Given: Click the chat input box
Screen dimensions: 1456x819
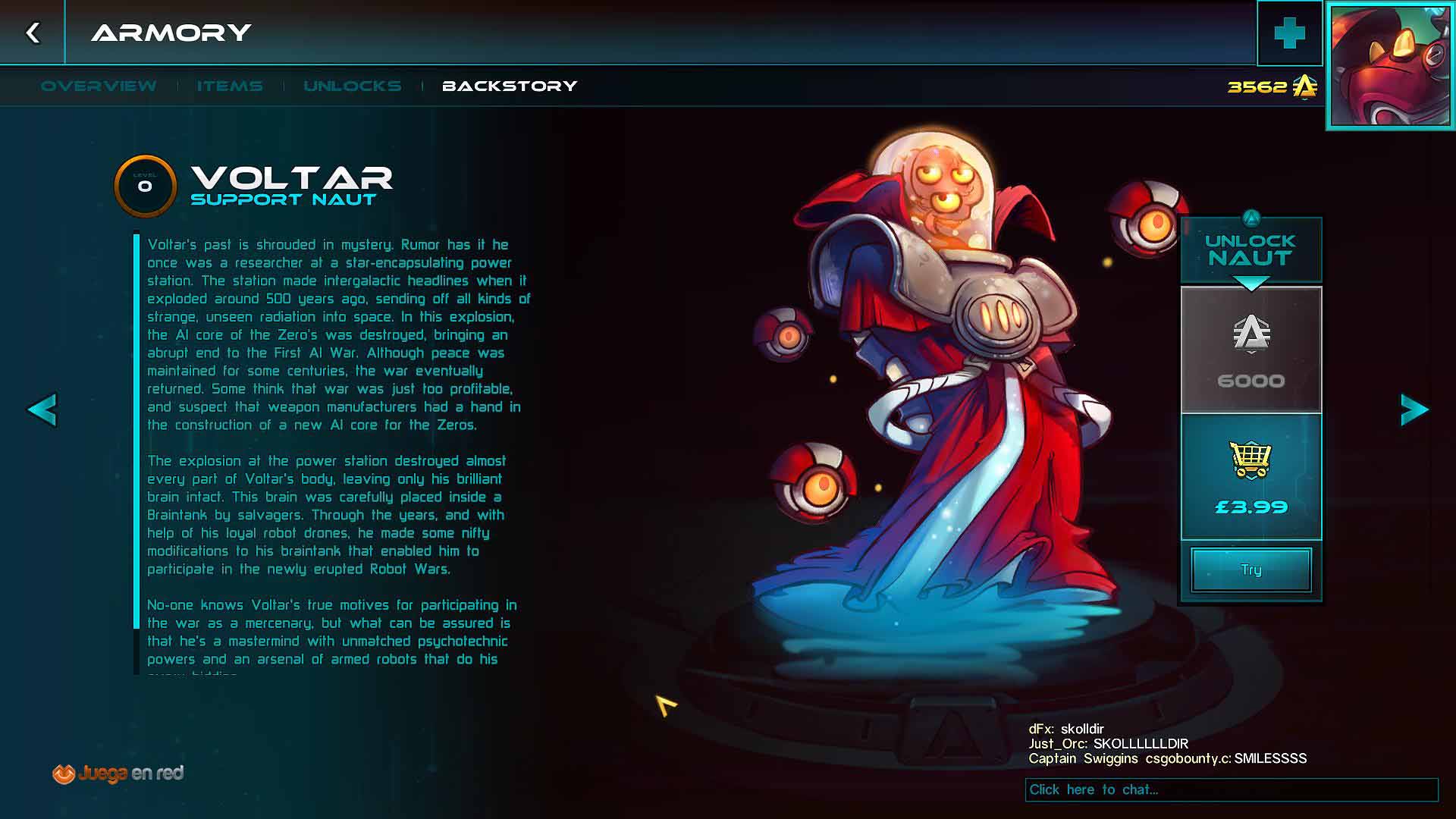Looking at the screenshot, I should (x=1232, y=789).
